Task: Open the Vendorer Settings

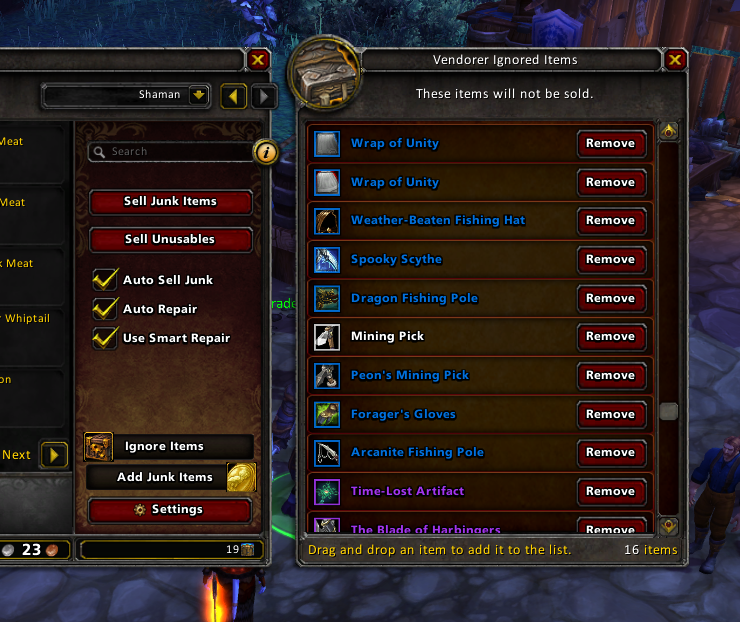Action: click(170, 509)
